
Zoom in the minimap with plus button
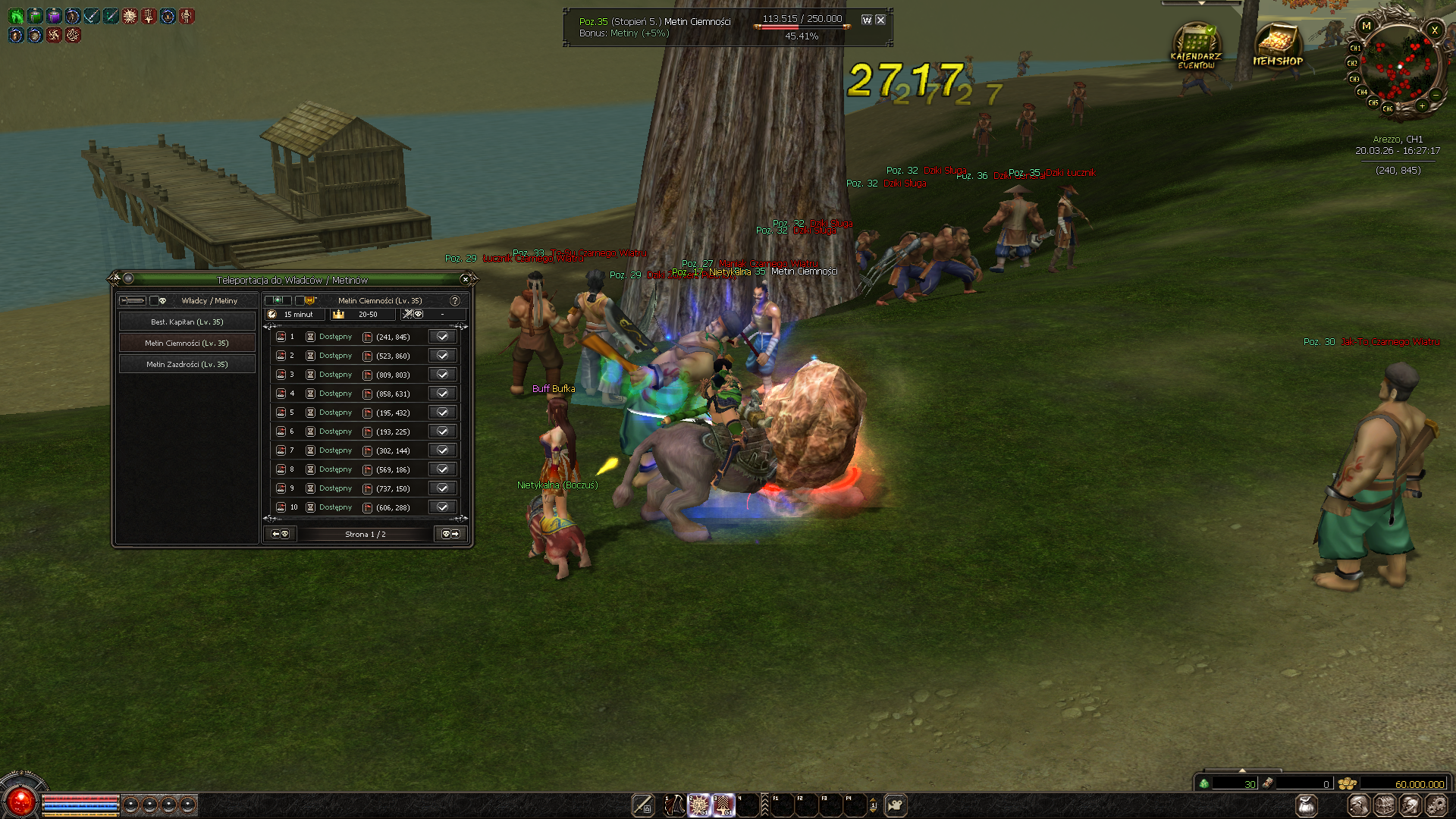(x=1423, y=106)
